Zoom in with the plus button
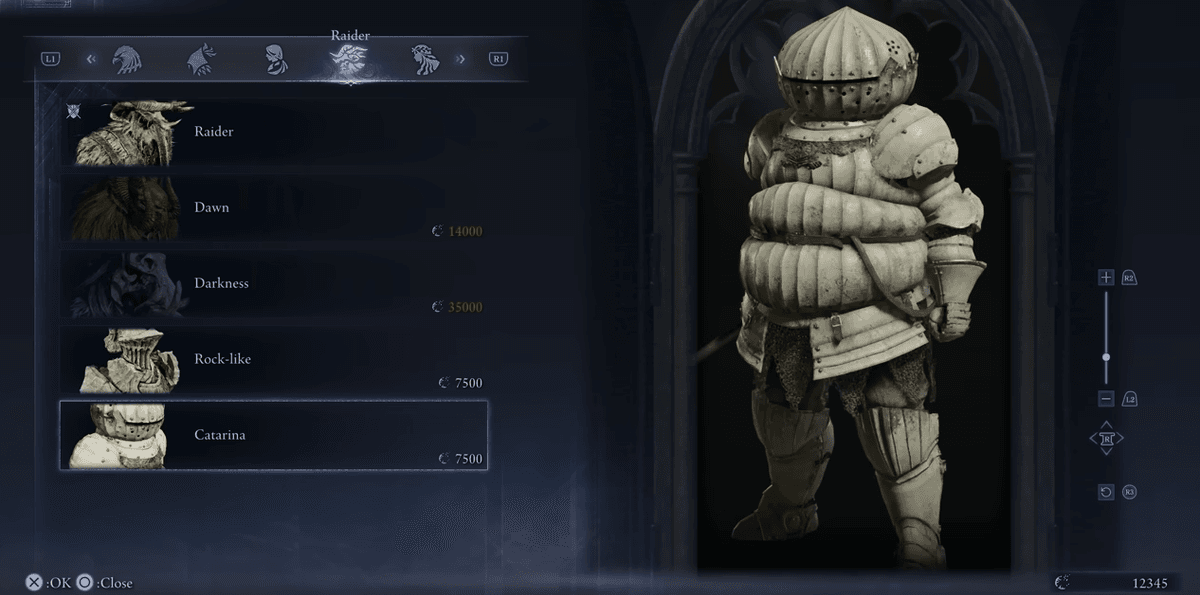 1106,277
